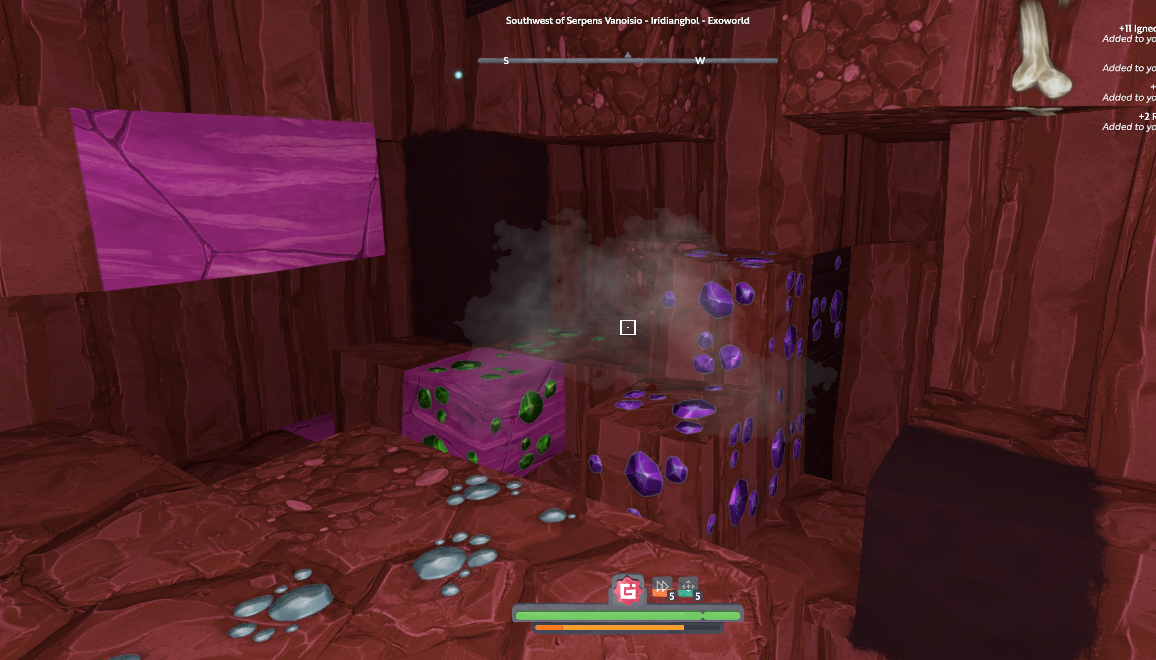1156x660 pixels.
Task: Select the orange fast-forward speed buff icon
Action: 661,588
